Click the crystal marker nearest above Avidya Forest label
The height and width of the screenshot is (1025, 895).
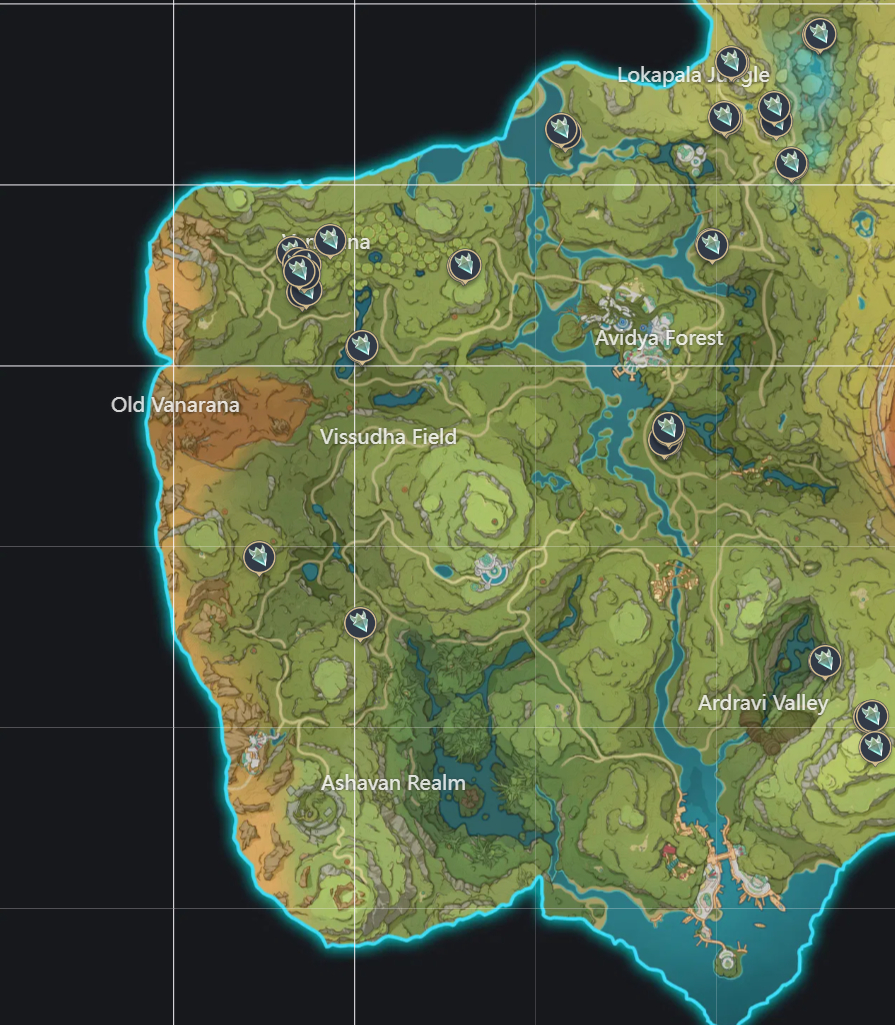pos(711,244)
